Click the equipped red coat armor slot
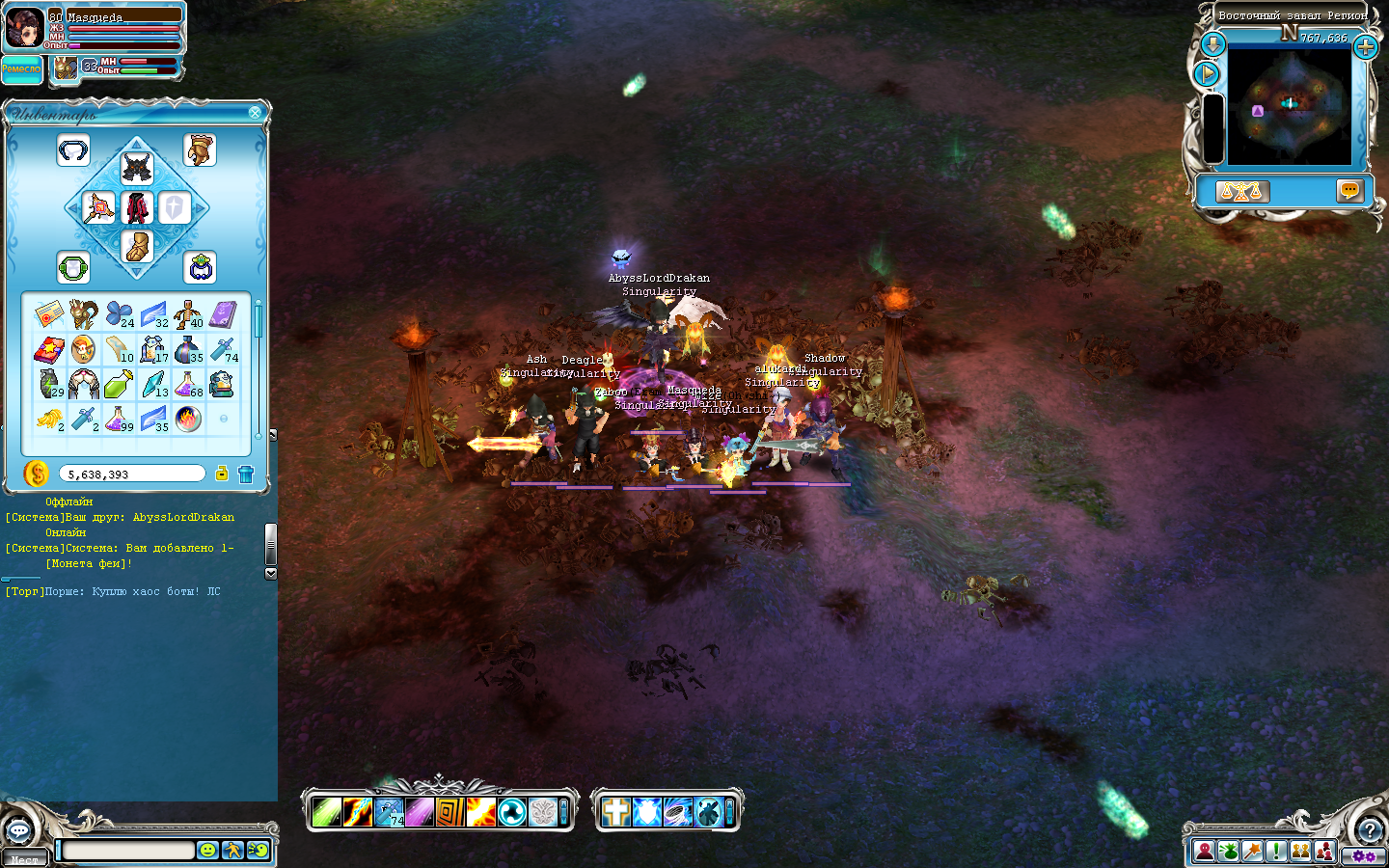This screenshot has height=868, width=1389. 137,207
